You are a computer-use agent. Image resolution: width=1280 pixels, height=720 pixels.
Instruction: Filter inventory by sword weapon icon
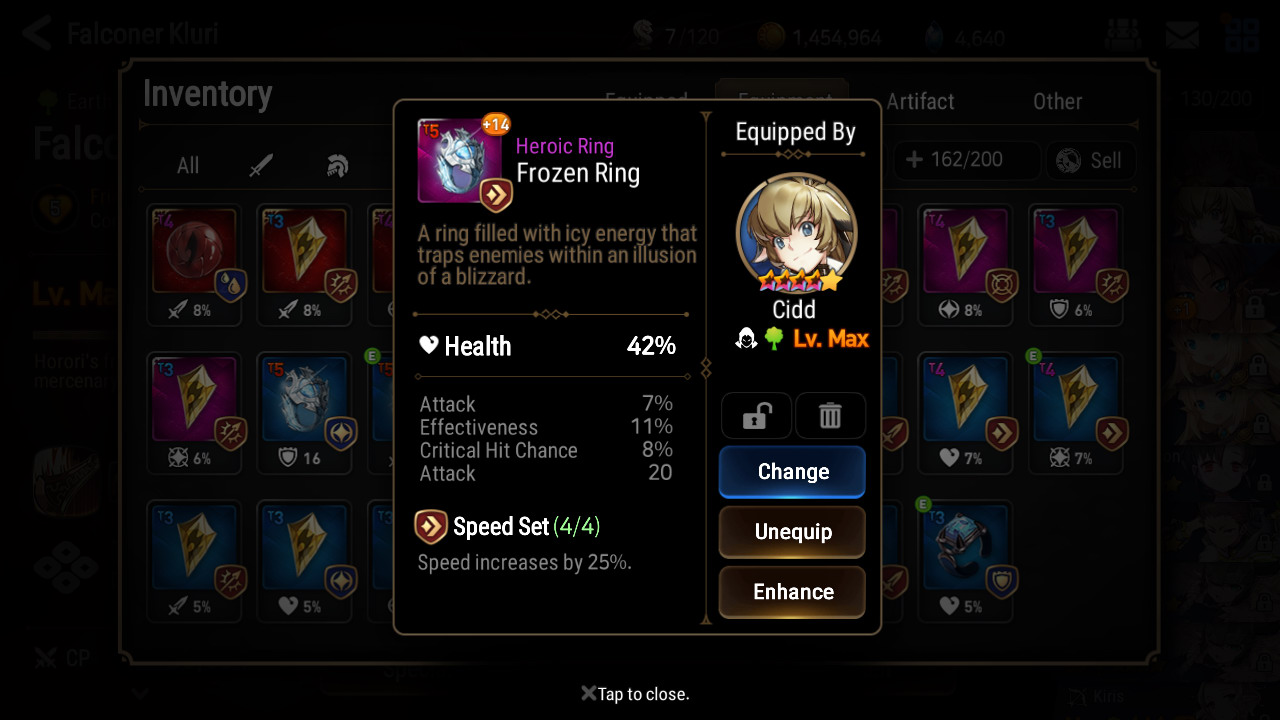(x=262, y=165)
